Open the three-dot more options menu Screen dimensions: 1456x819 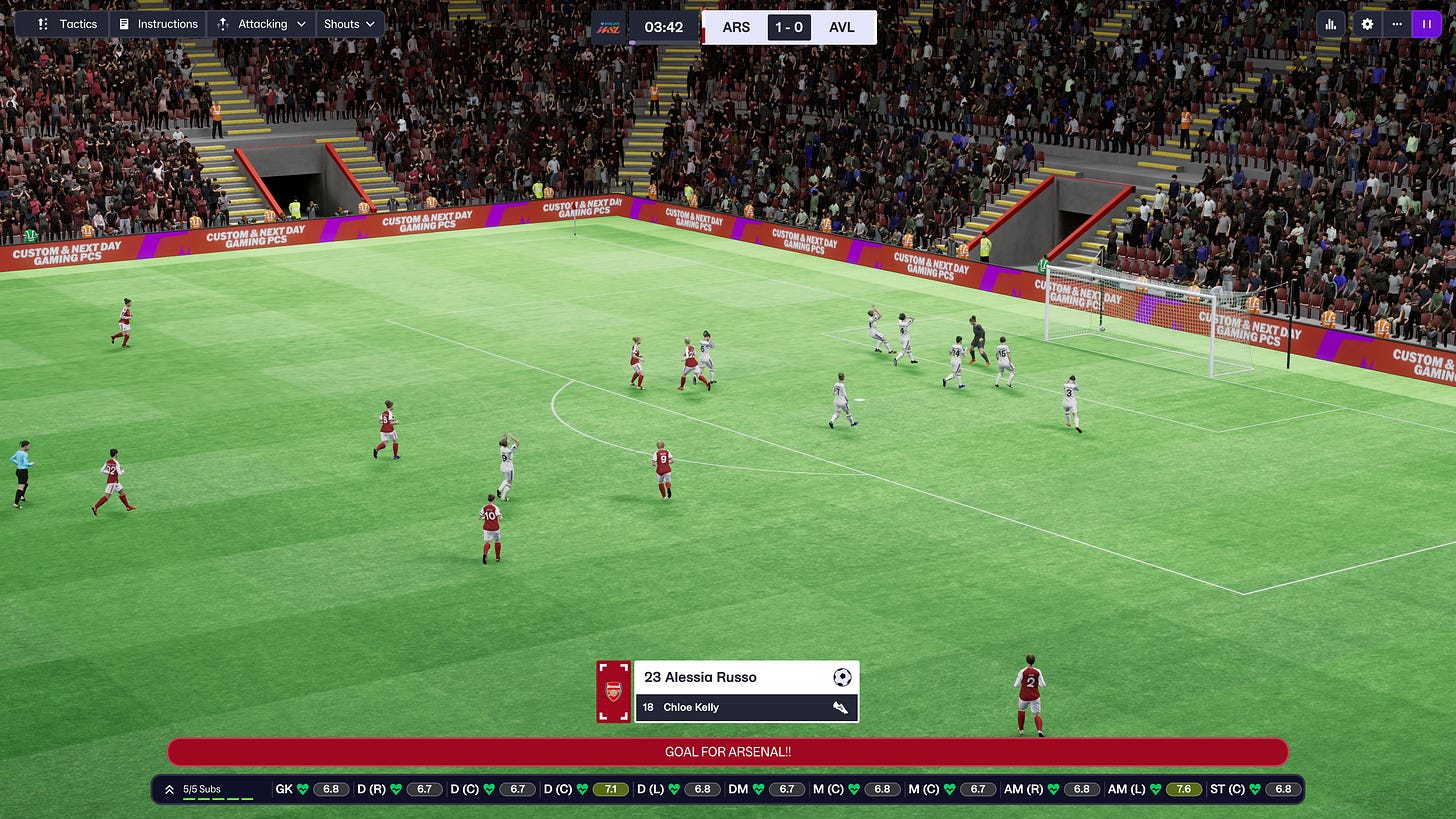click(x=1397, y=24)
